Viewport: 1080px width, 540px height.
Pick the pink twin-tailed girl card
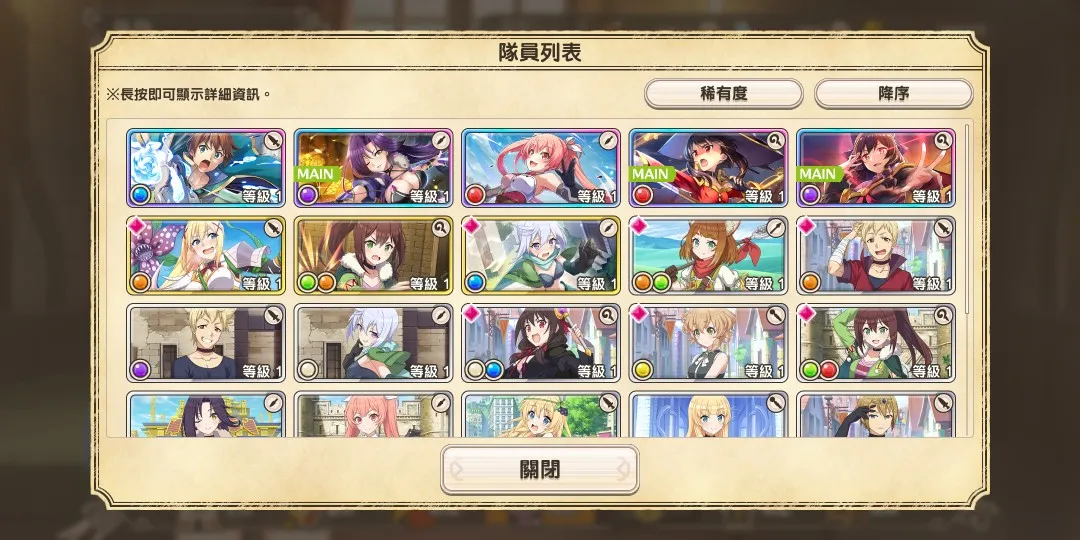coord(541,167)
